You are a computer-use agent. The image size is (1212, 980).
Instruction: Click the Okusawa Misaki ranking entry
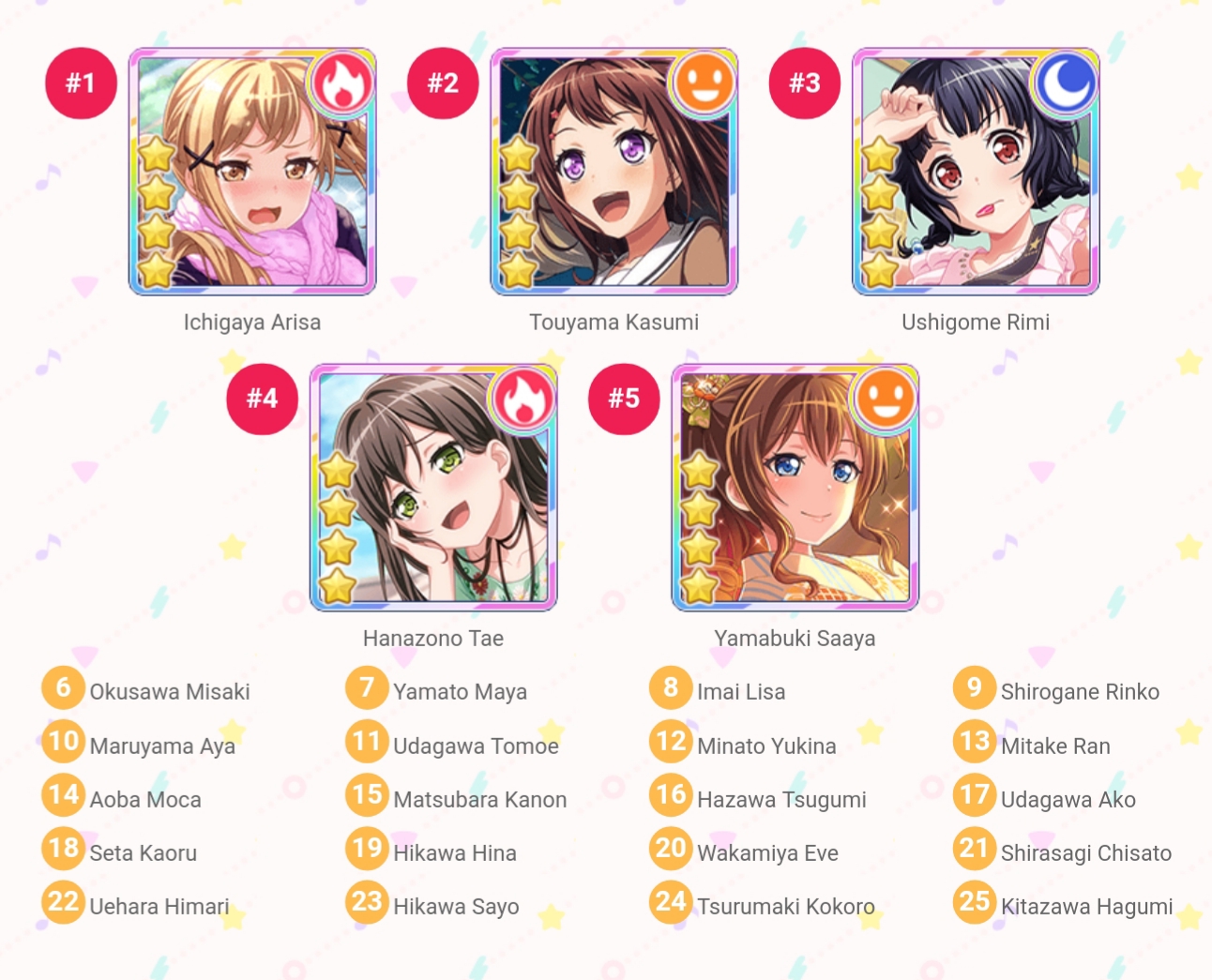[169, 692]
